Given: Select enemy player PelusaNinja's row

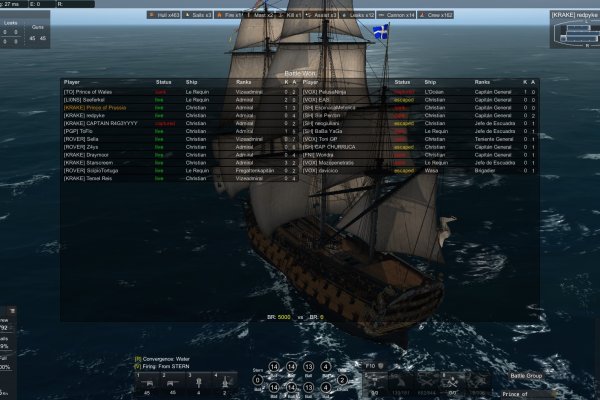Looking at the screenshot, I should [x=338, y=92].
